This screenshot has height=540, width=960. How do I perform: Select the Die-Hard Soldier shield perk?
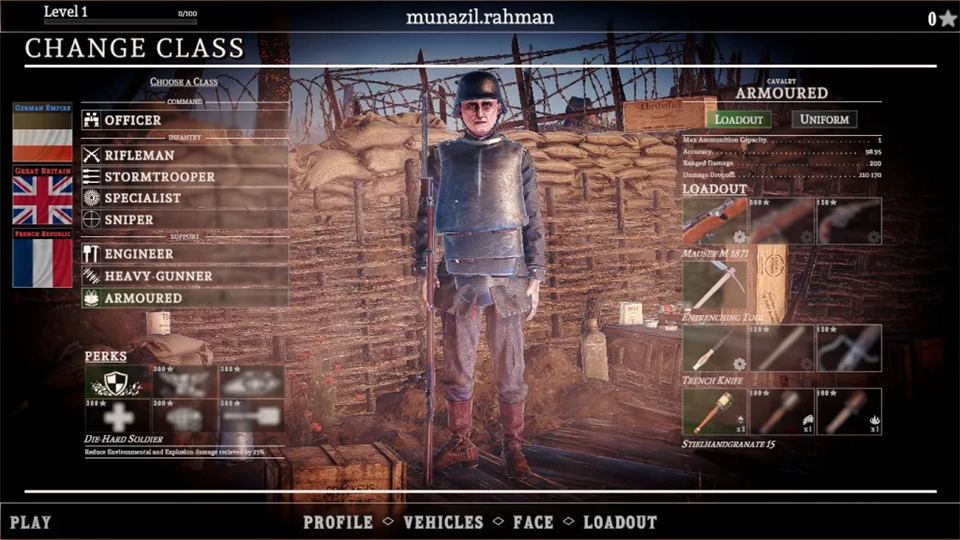pos(117,380)
